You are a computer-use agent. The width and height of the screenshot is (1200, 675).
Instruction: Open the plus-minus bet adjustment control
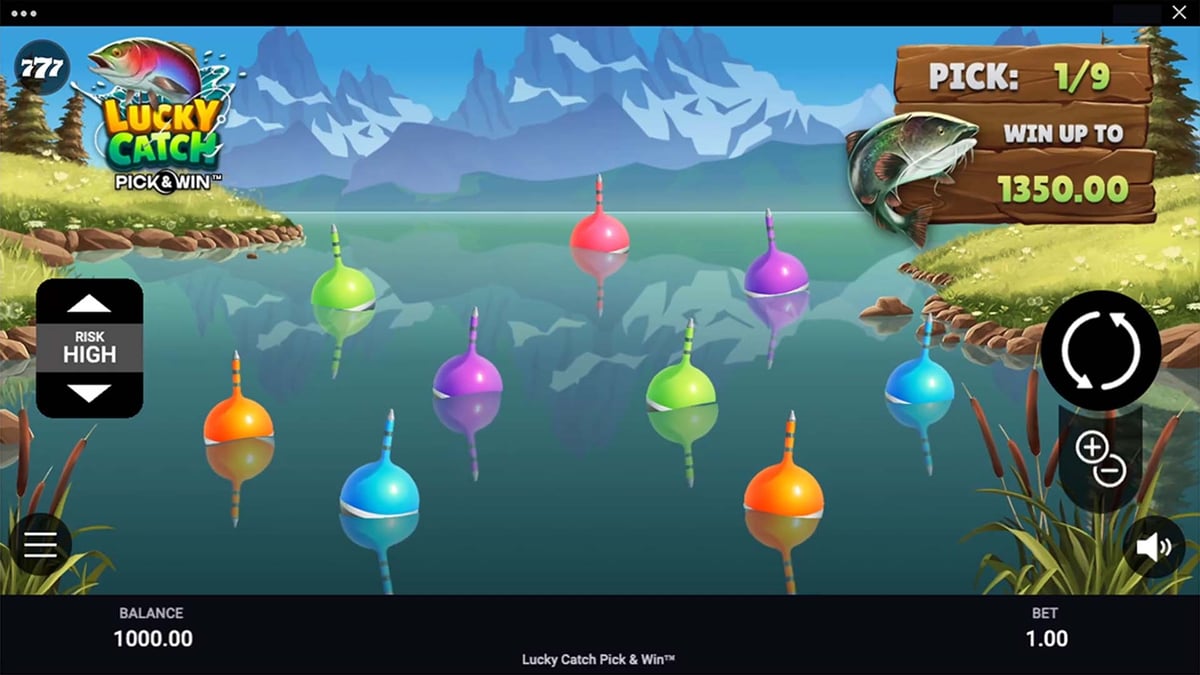pyautogui.click(x=1100, y=460)
